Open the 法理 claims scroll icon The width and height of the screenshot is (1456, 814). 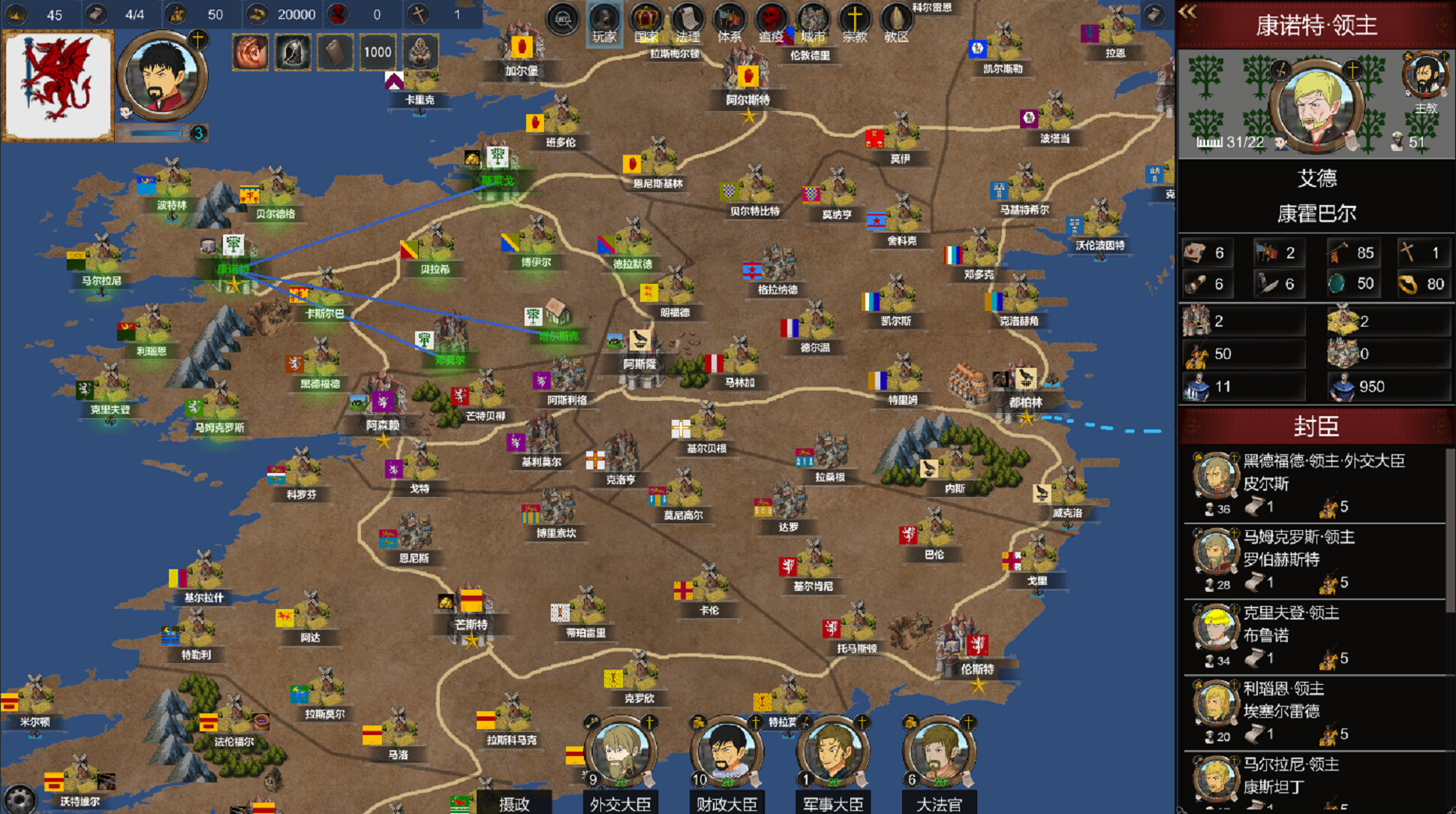pos(687,17)
